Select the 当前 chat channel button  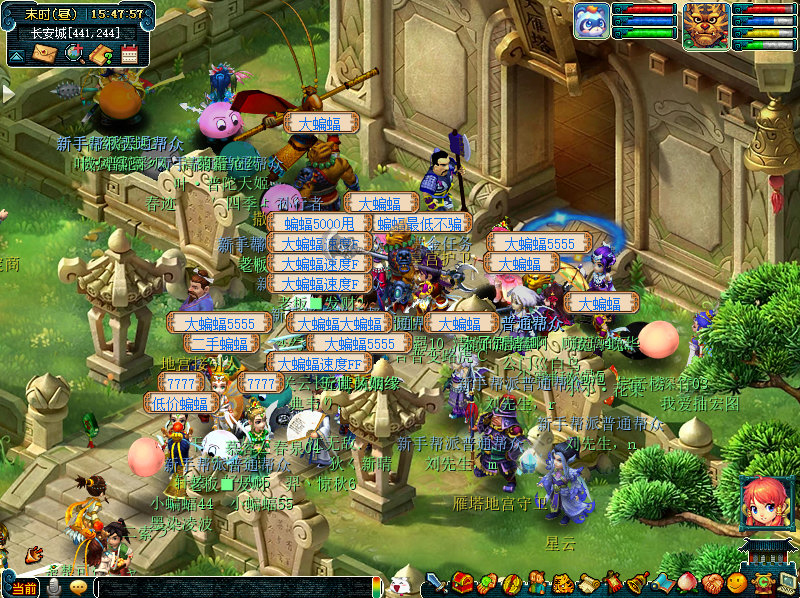coord(24,587)
